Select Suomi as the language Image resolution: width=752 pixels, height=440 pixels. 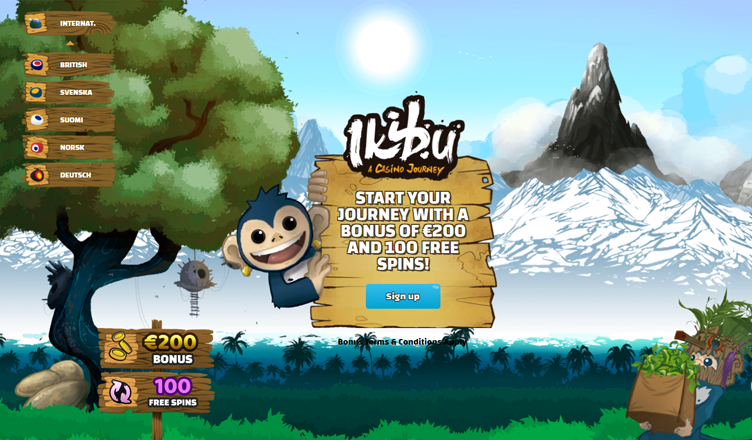(x=68, y=120)
